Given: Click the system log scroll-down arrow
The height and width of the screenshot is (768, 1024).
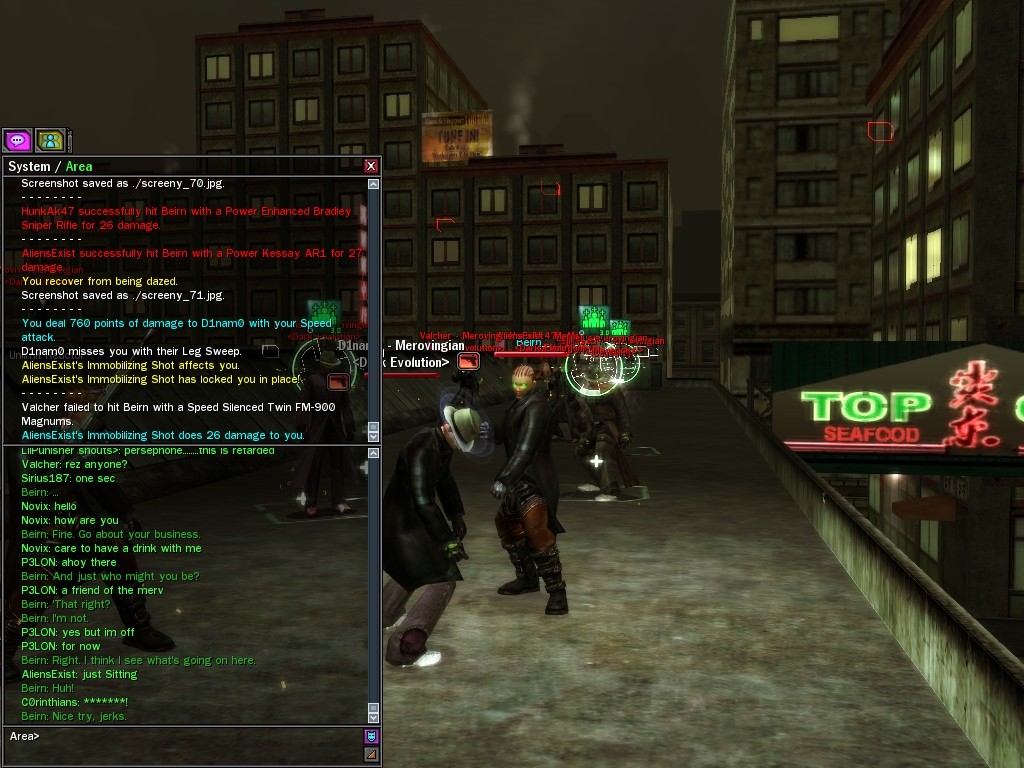Looking at the screenshot, I should 374,436.
